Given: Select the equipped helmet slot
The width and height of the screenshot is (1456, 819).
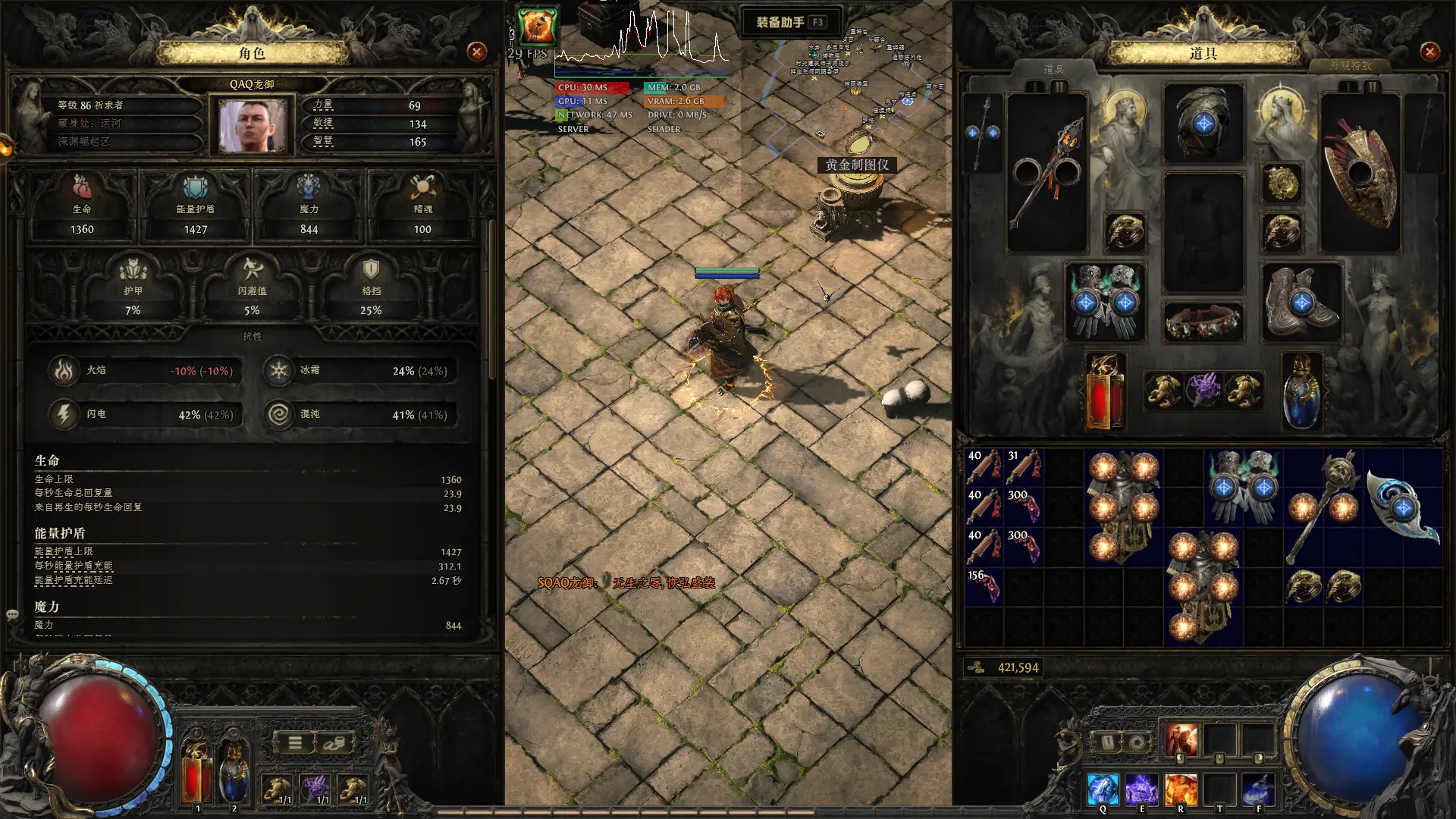Looking at the screenshot, I should tap(1203, 124).
